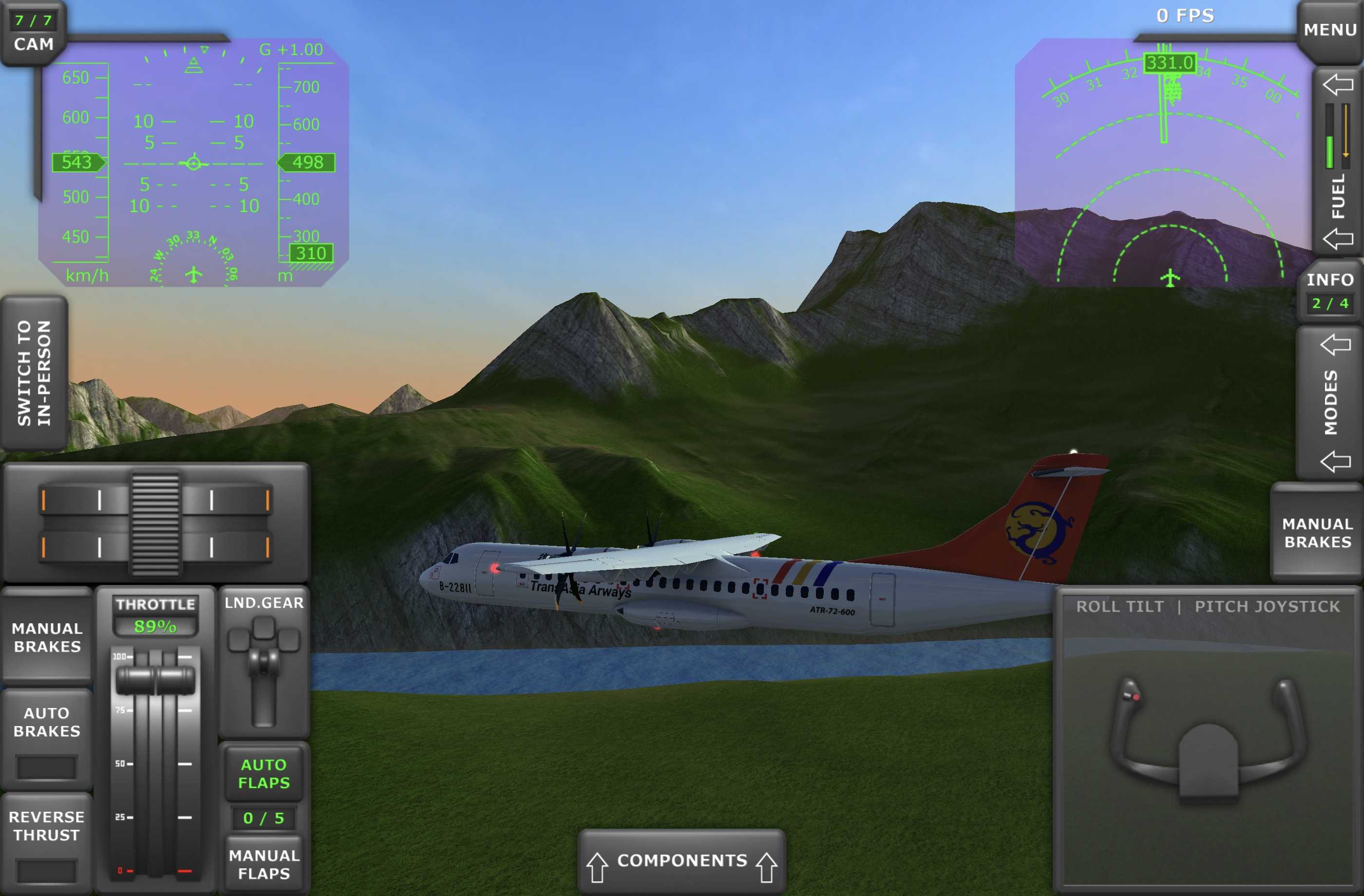Click the throttle lever handle
Viewport: 1364px width, 896px height.
click(x=155, y=680)
